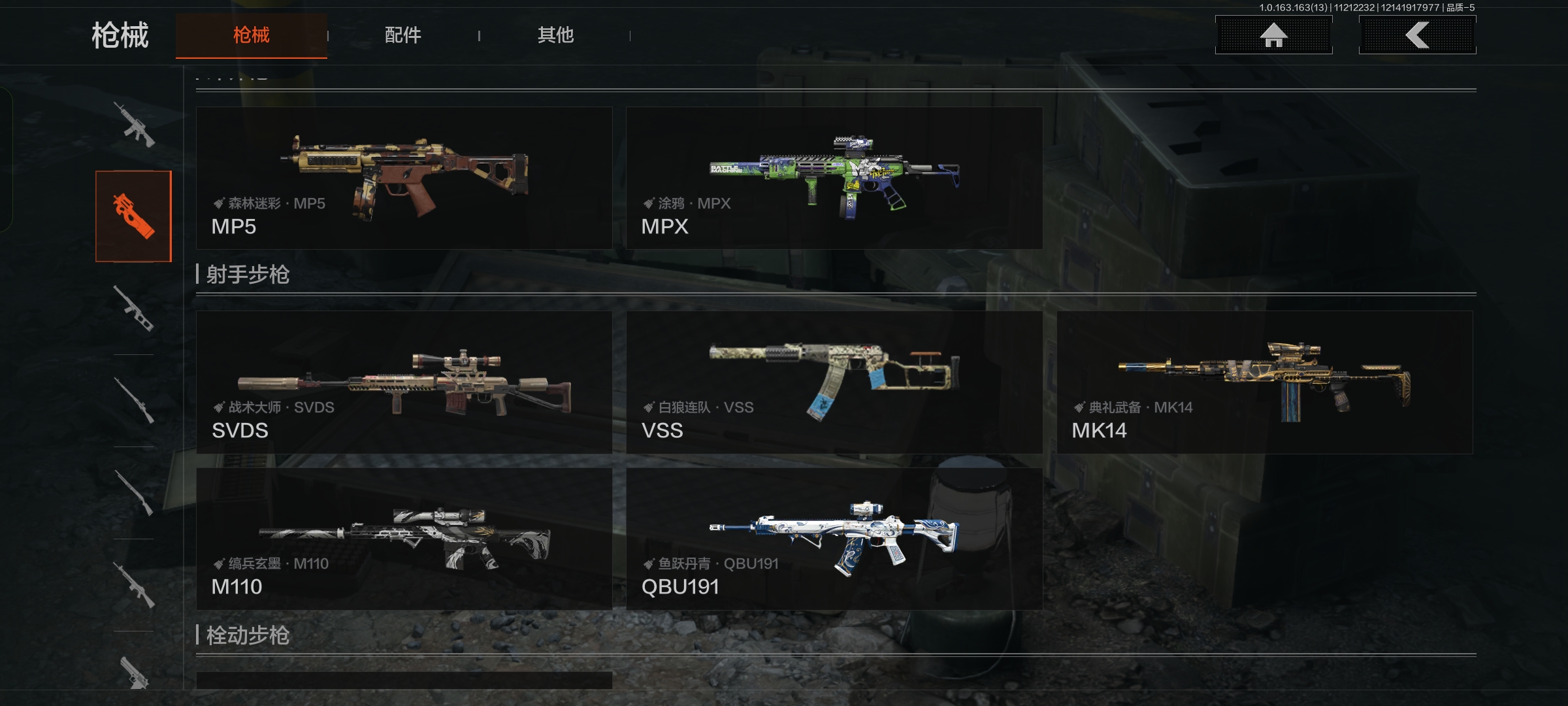
Task: Return to the home screen
Action: (x=1273, y=35)
